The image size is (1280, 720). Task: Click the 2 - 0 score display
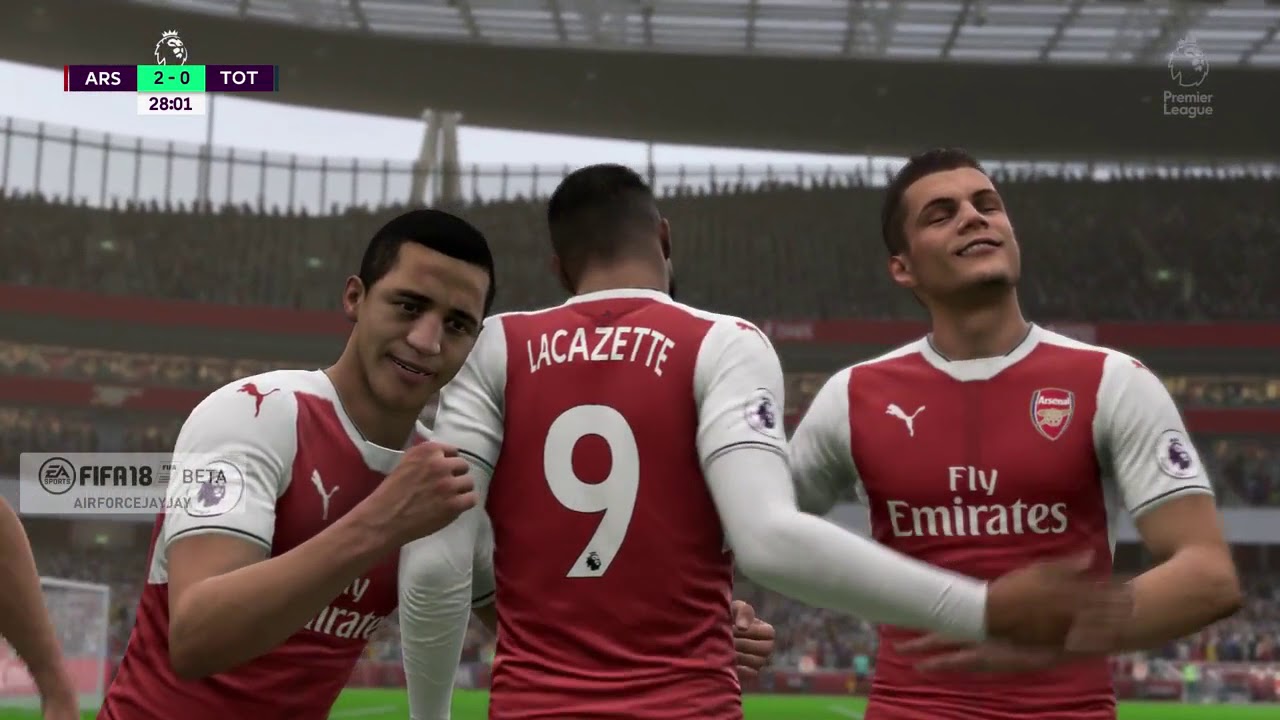[170, 76]
